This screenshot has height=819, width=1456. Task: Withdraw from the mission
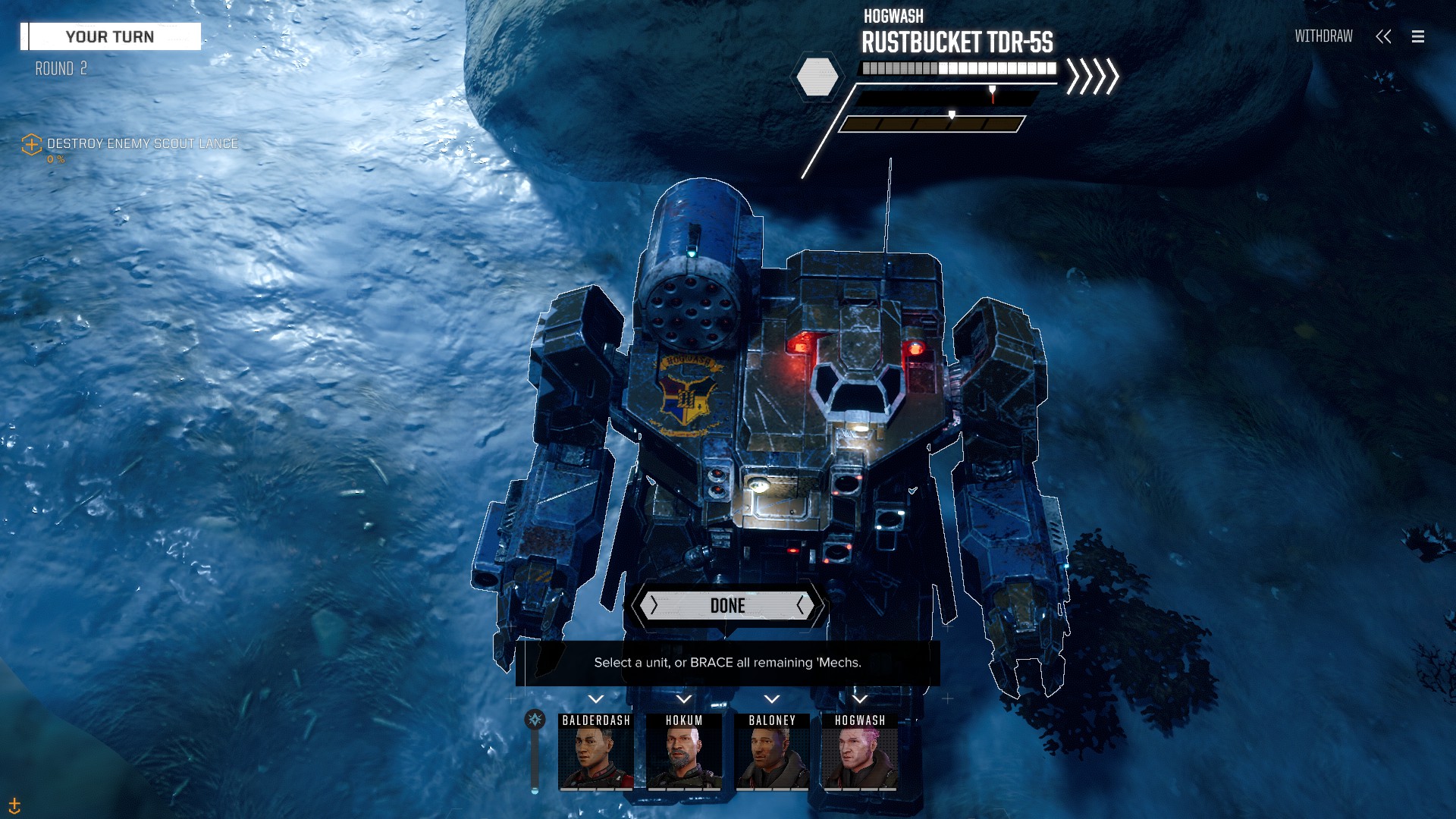click(1323, 36)
